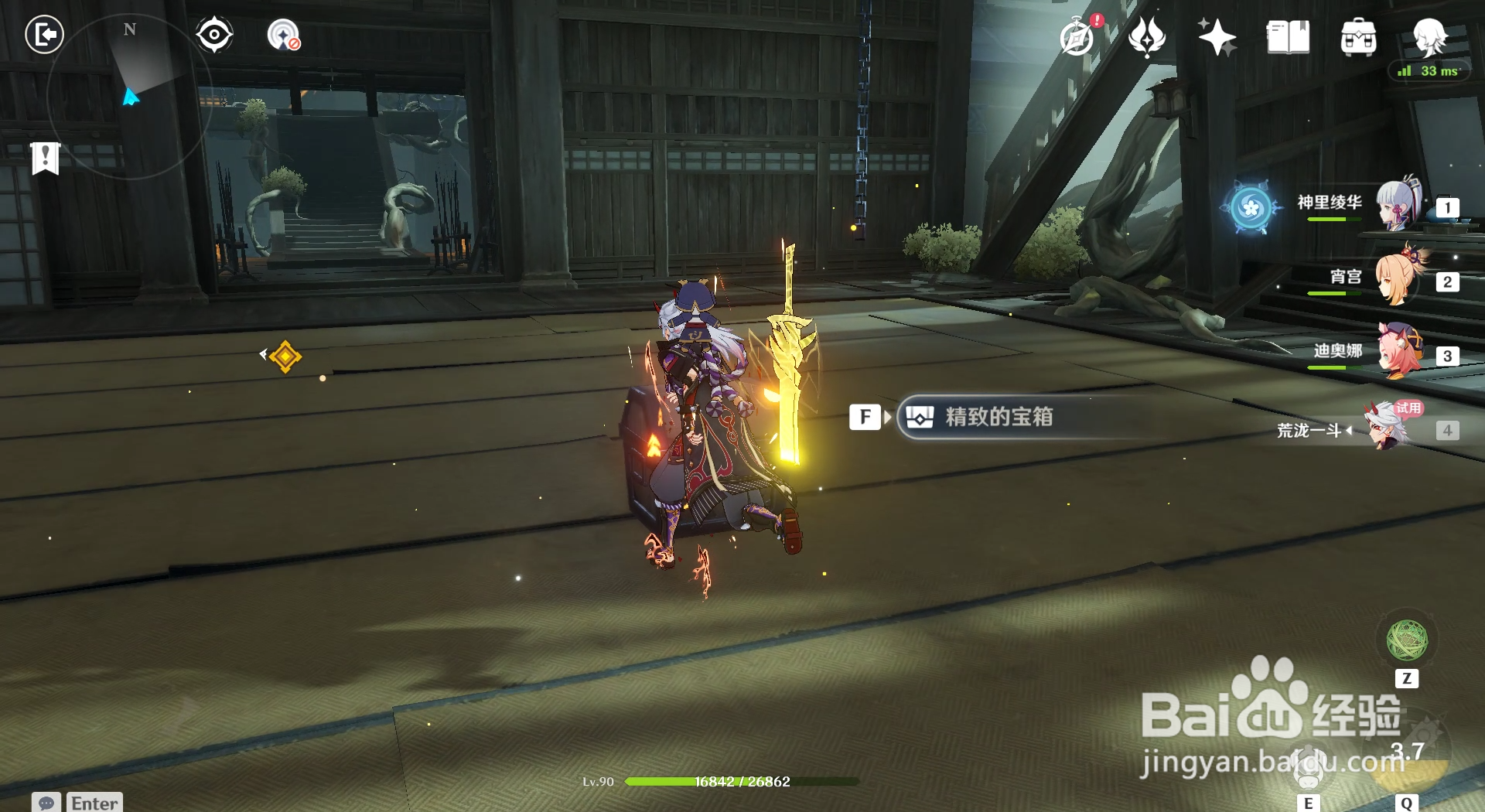Click the exit domain icon
Screen dimensions: 1485x812
click(44, 35)
